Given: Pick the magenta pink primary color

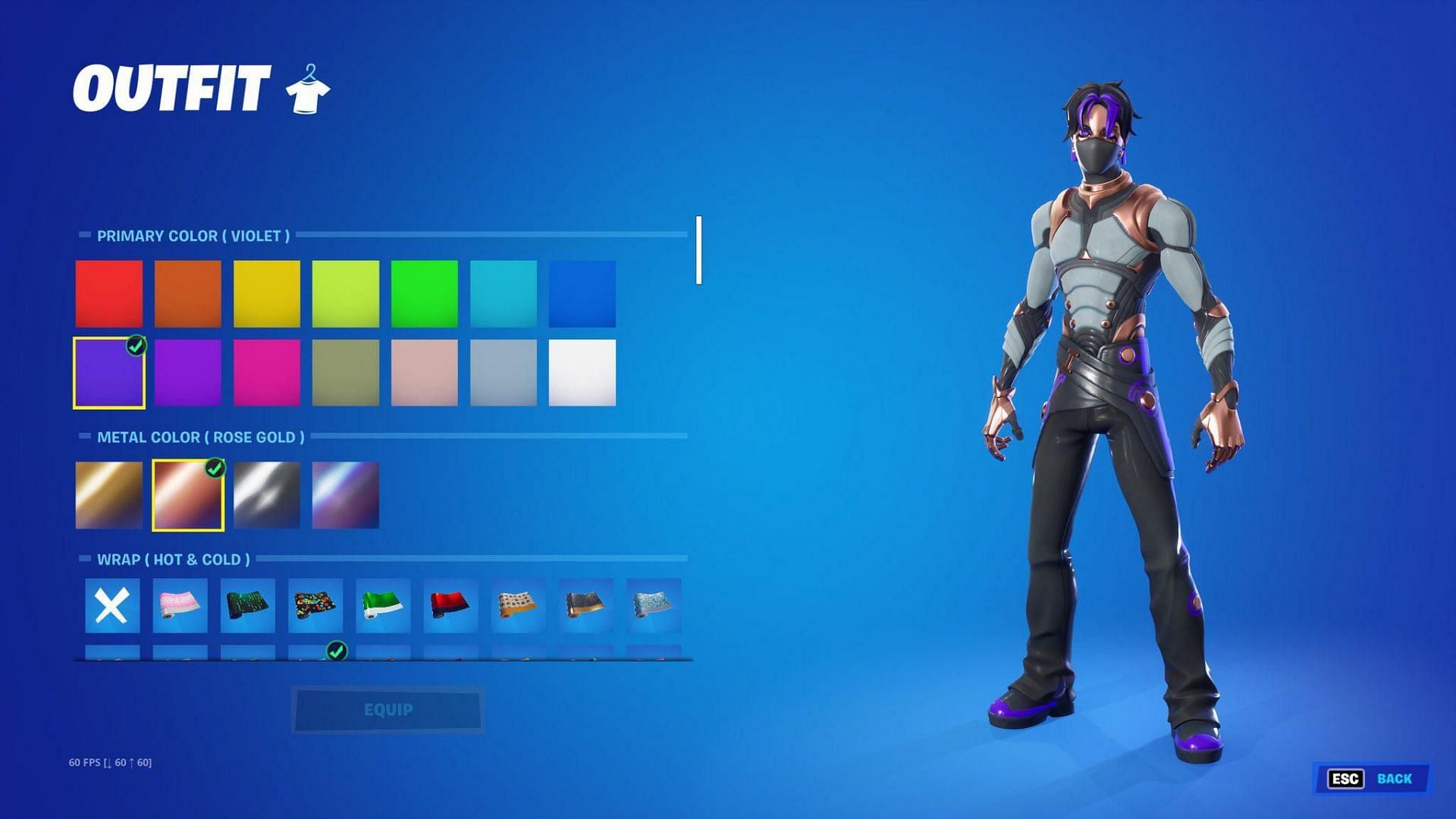Looking at the screenshot, I should click(x=267, y=373).
